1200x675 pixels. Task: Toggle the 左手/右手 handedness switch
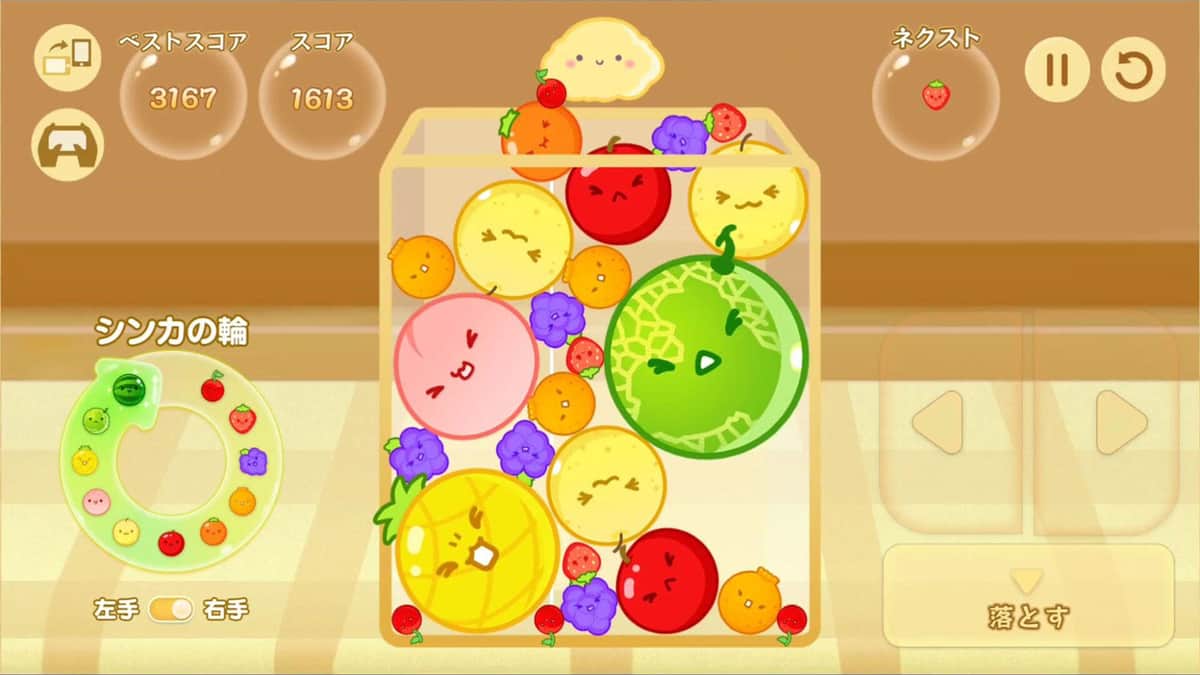click(x=171, y=609)
